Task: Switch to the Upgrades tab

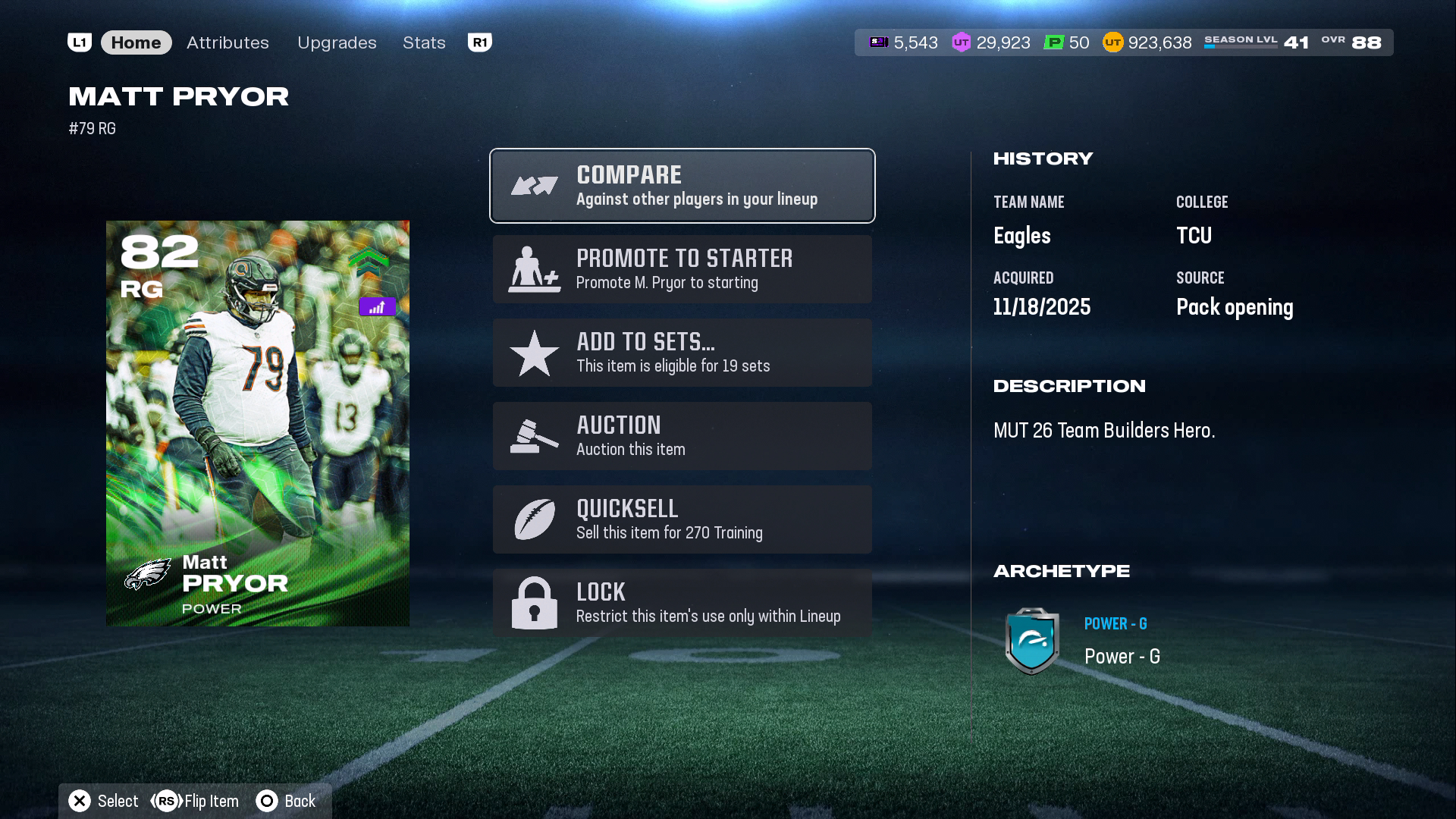Action: coord(337,42)
